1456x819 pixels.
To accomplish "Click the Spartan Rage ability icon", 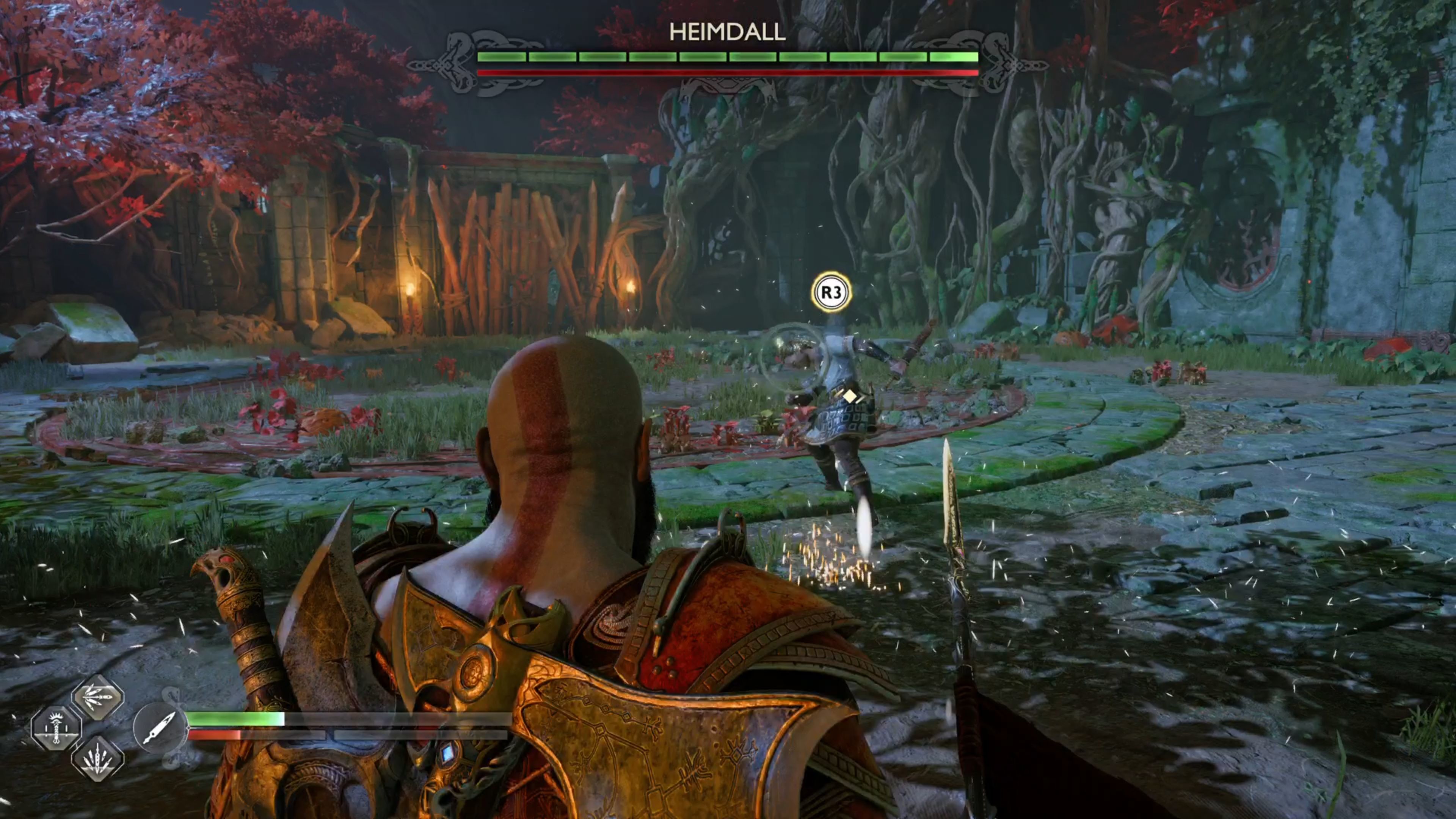I will click(x=57, y=729).
